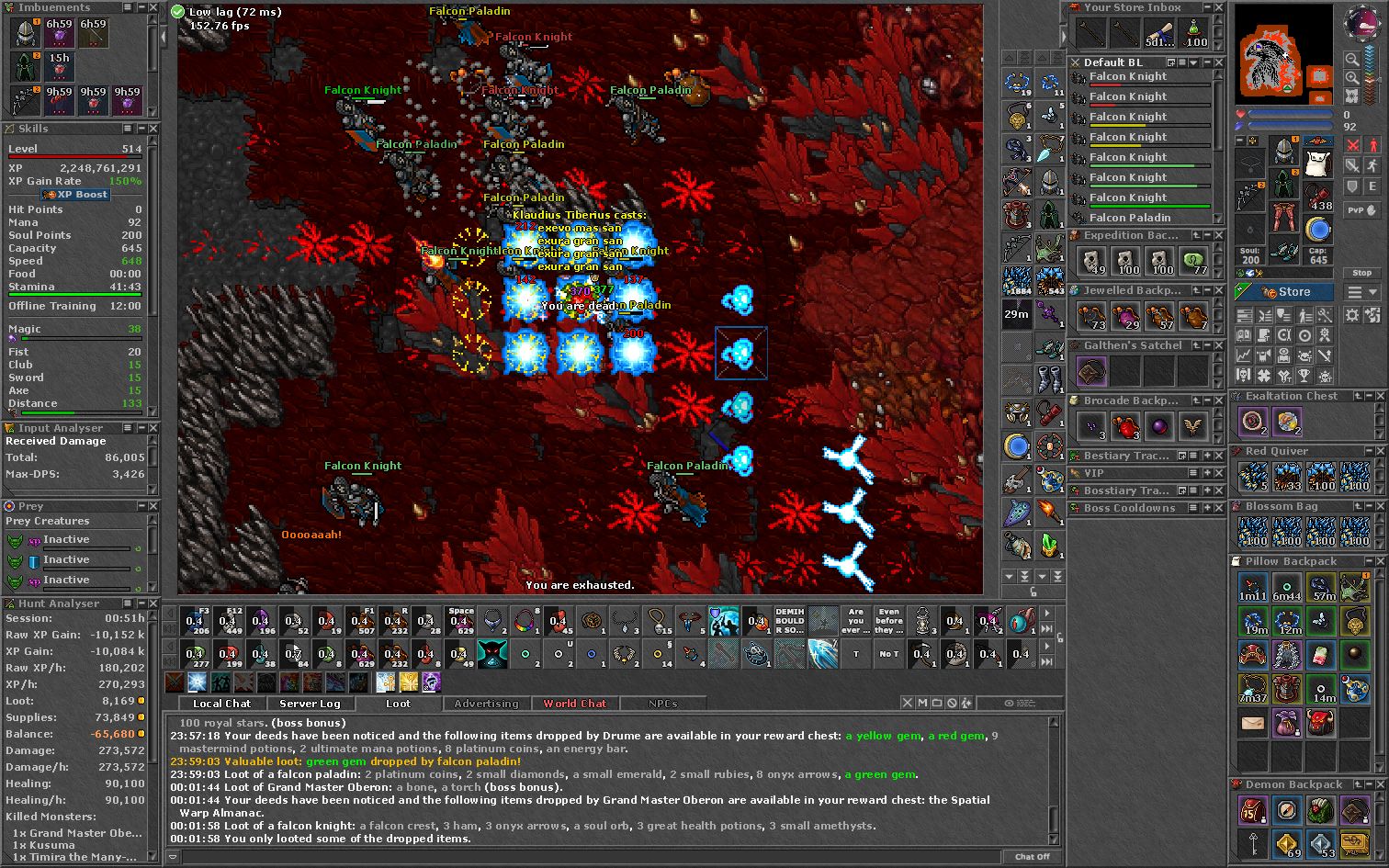Switch to the Server Log chat tab
Viewport: 1389px width, 868px height.
[x=310, y=704]
